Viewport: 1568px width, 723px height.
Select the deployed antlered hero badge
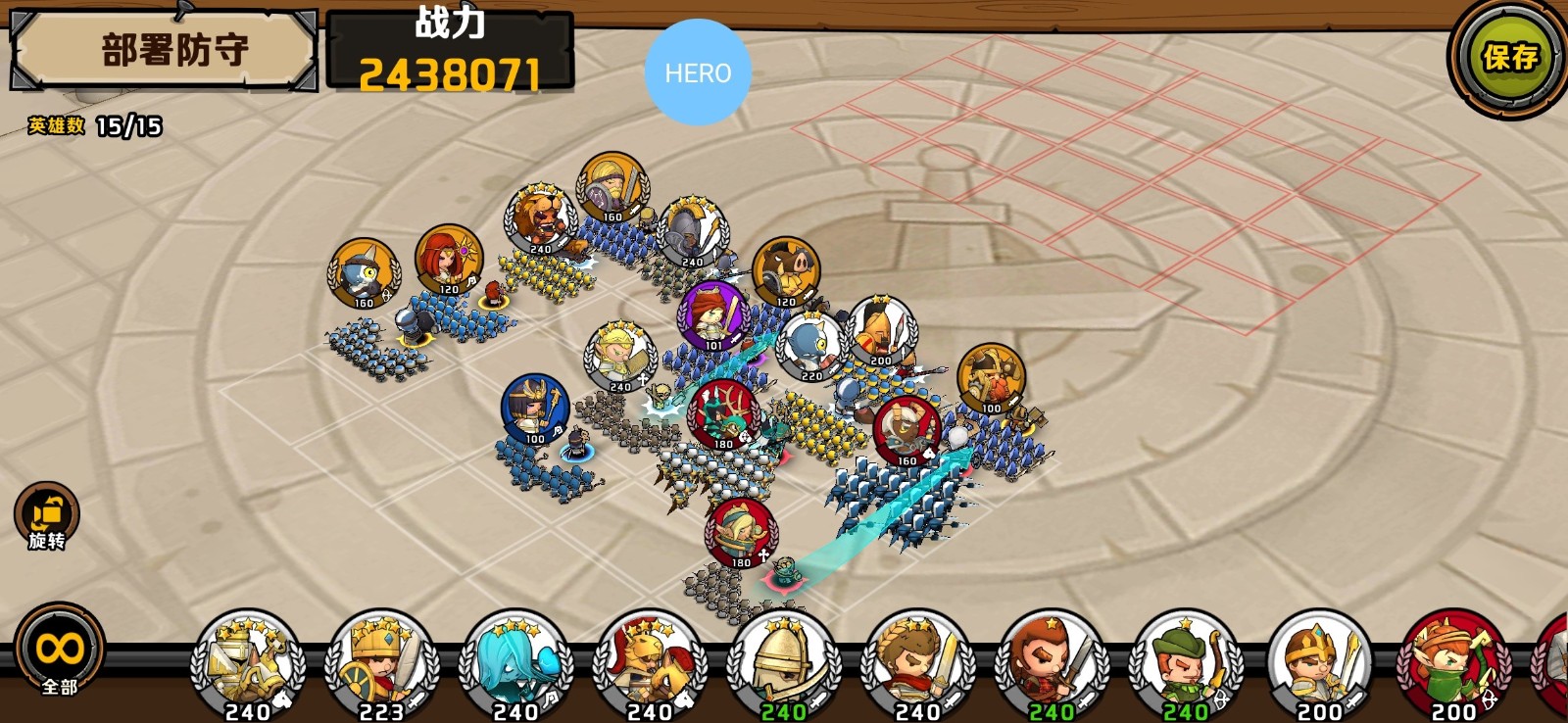point(723,414)
